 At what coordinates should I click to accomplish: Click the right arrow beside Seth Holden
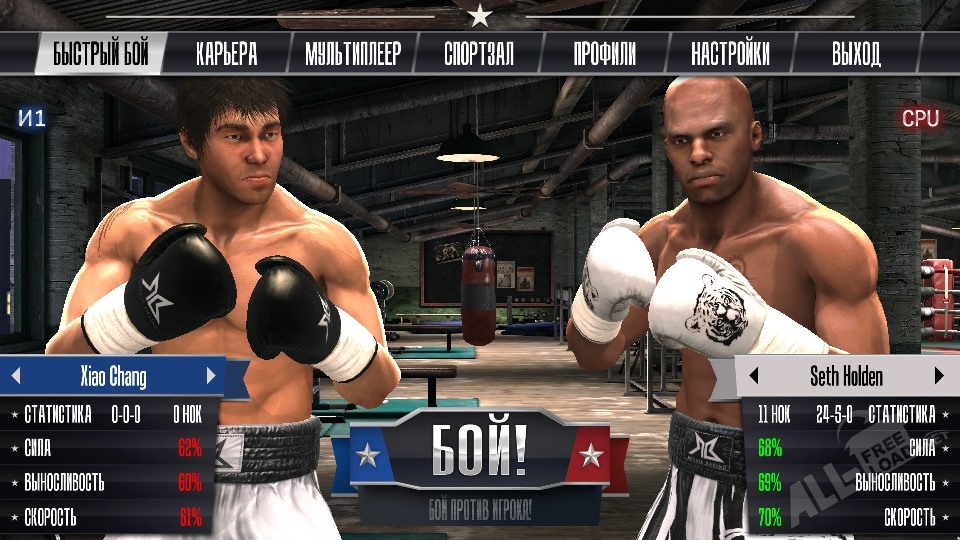939,377
